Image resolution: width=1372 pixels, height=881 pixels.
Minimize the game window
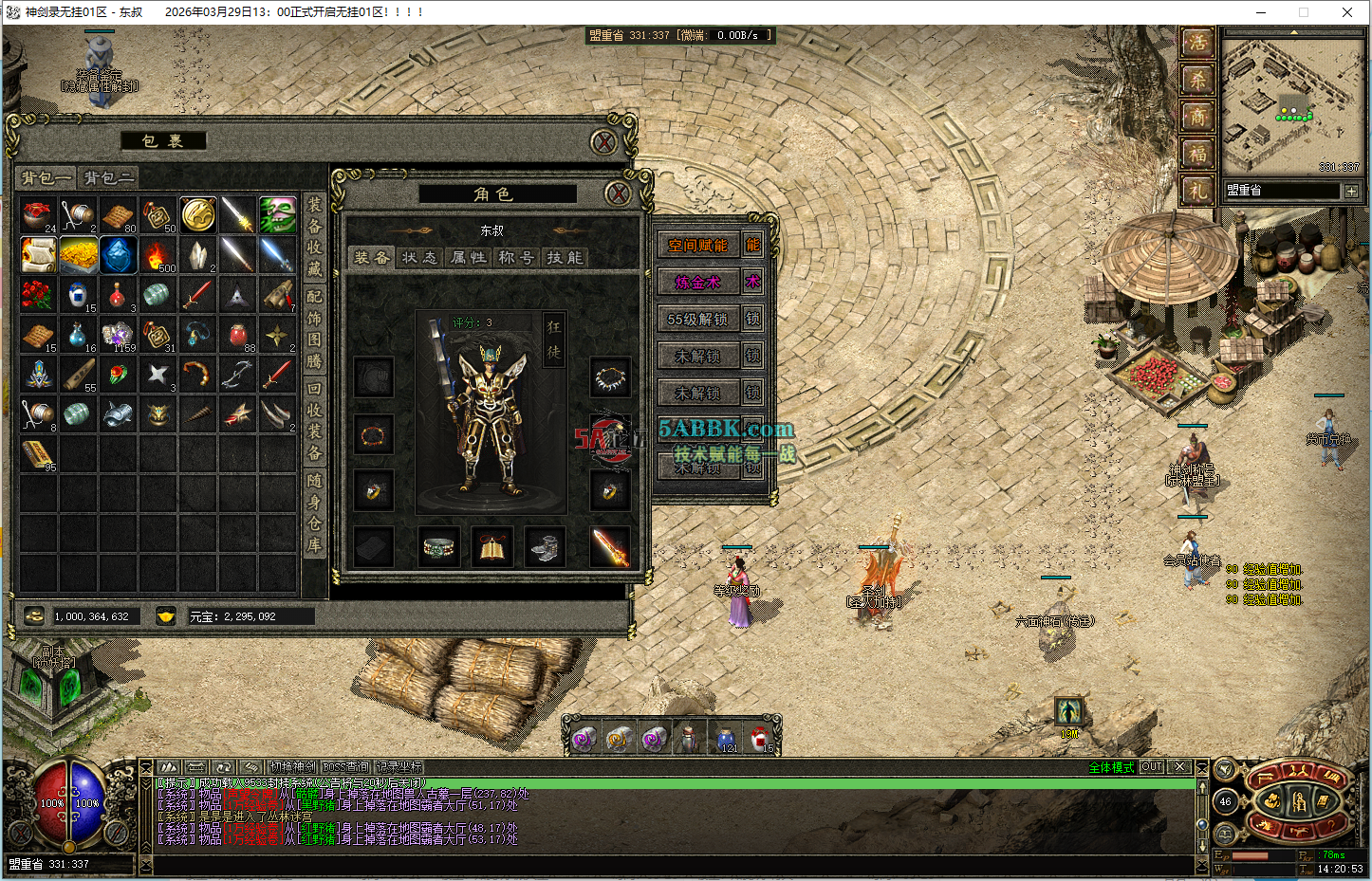(1261, 12)
